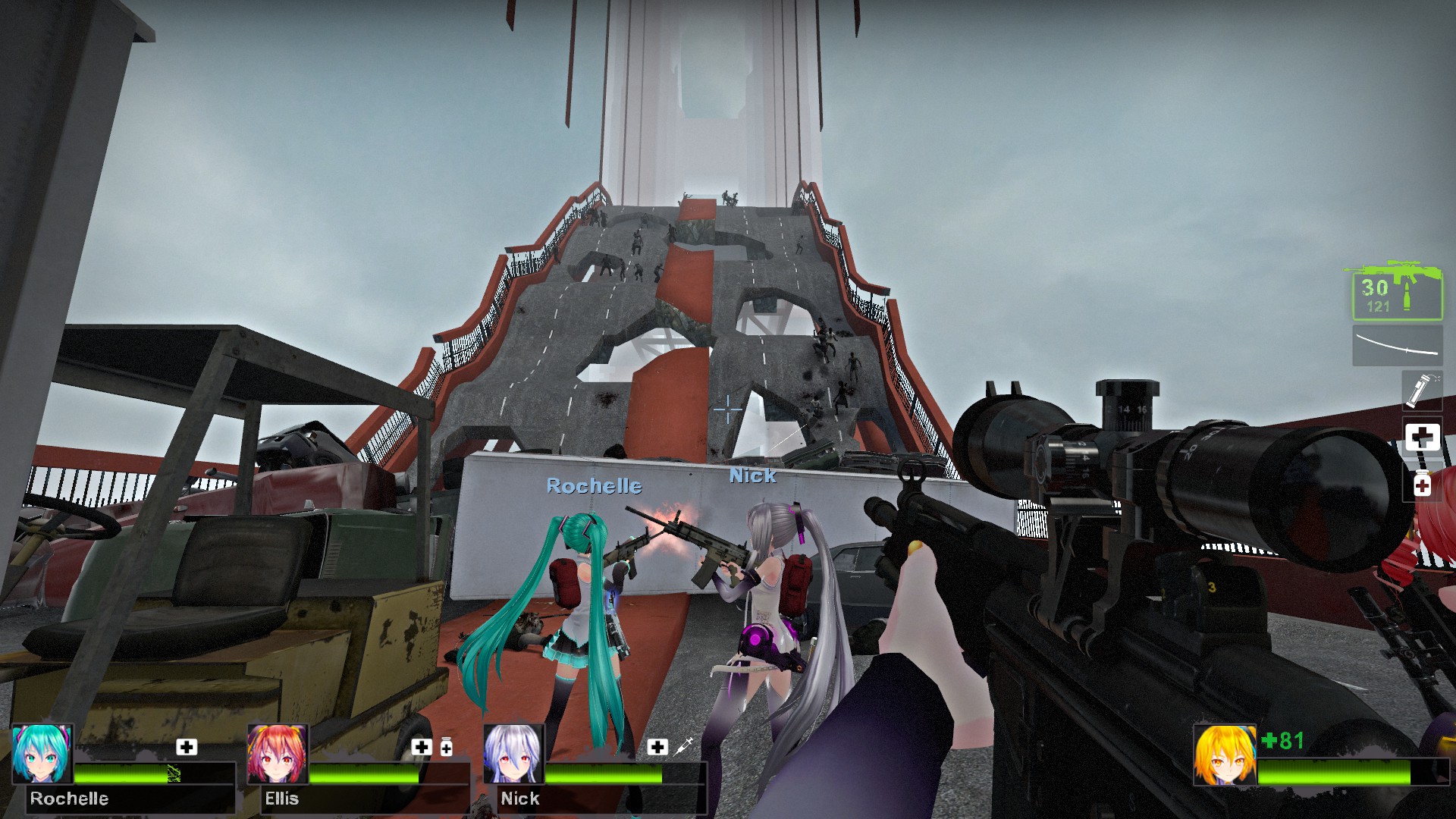The image size is (1456, 819).
Task: Click Ellis's teammate portrait
Action: point(278,754)
